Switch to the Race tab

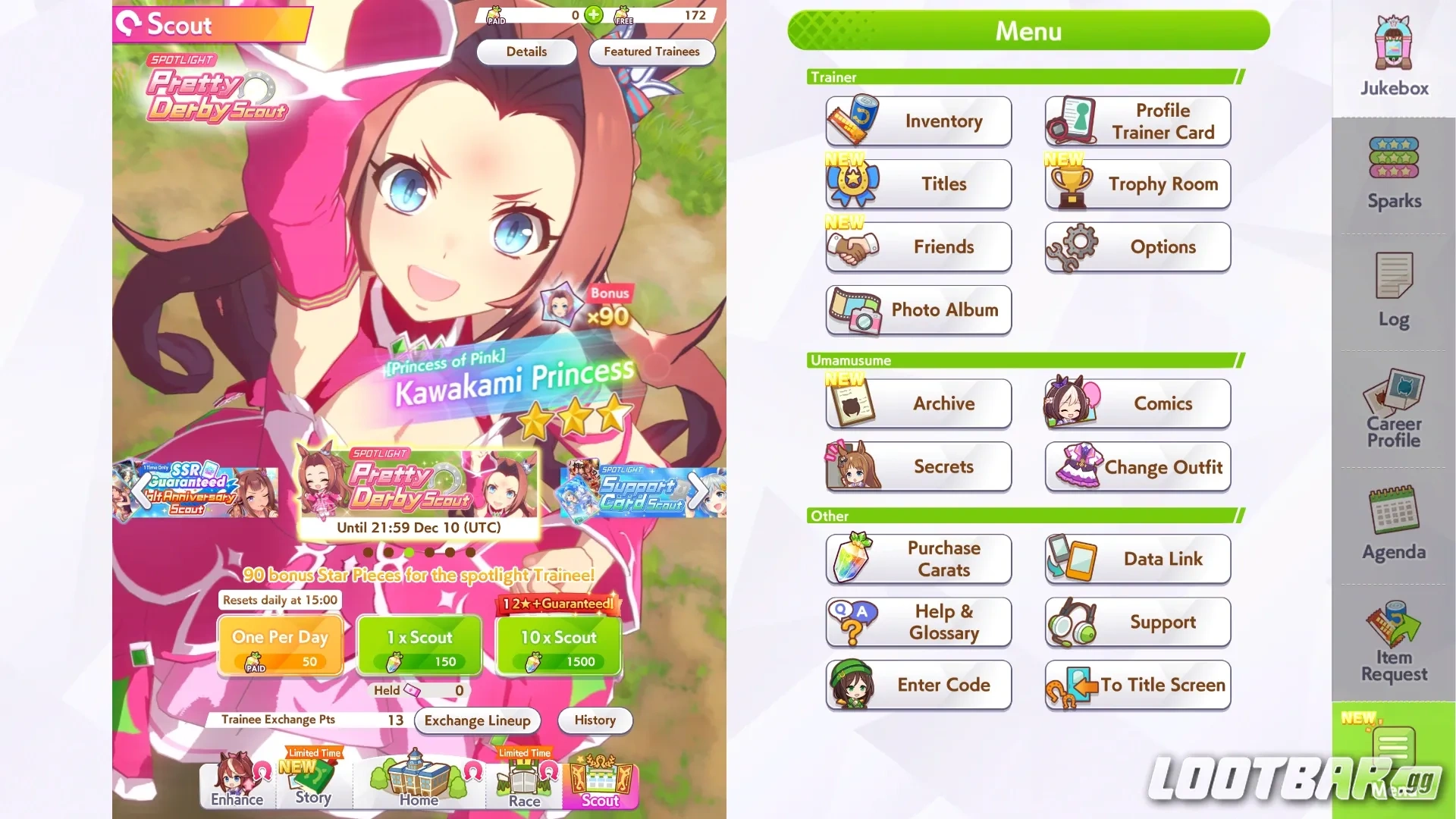pos(523,781)
